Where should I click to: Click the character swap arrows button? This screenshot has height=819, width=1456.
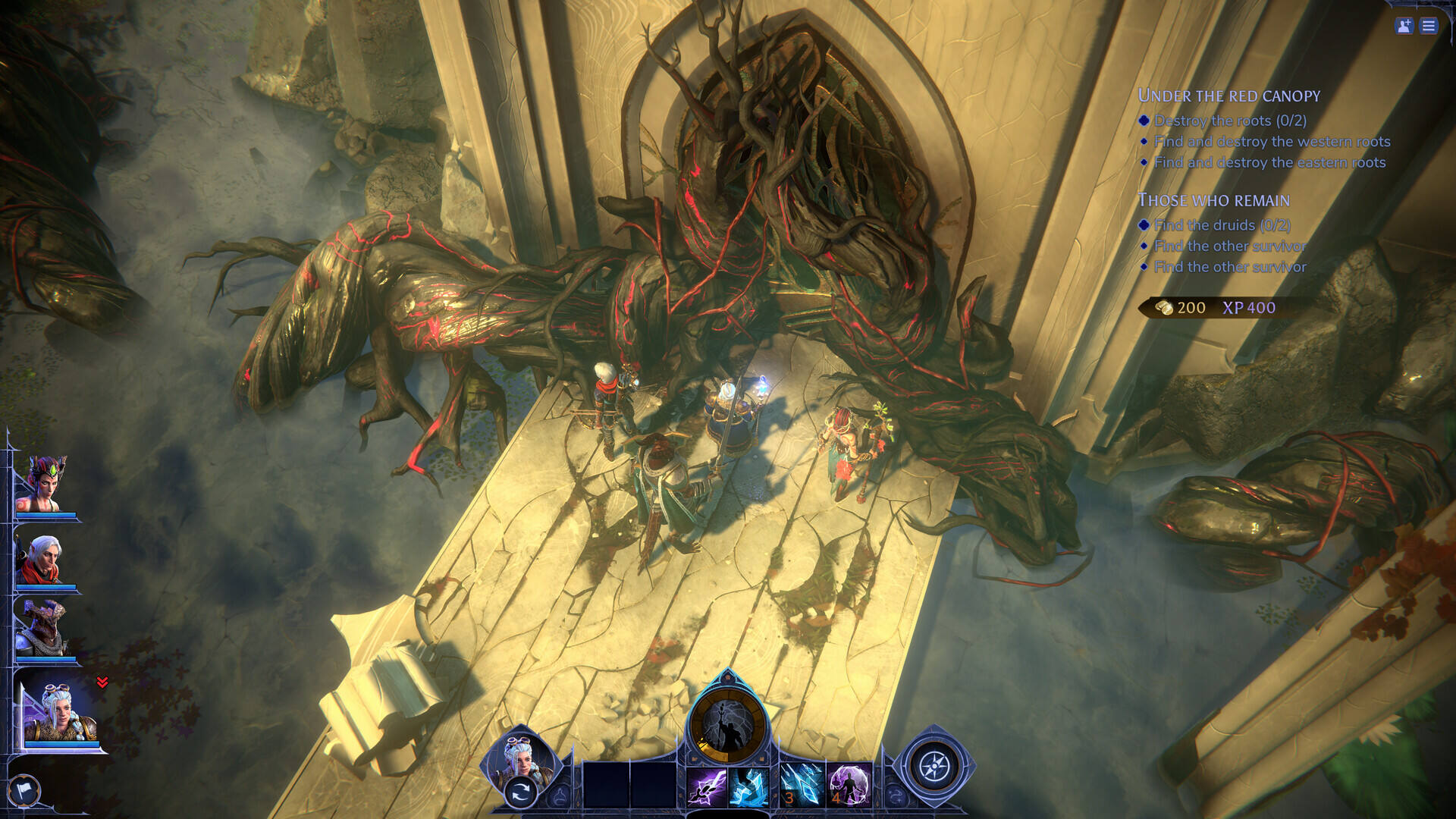[520, 793]
